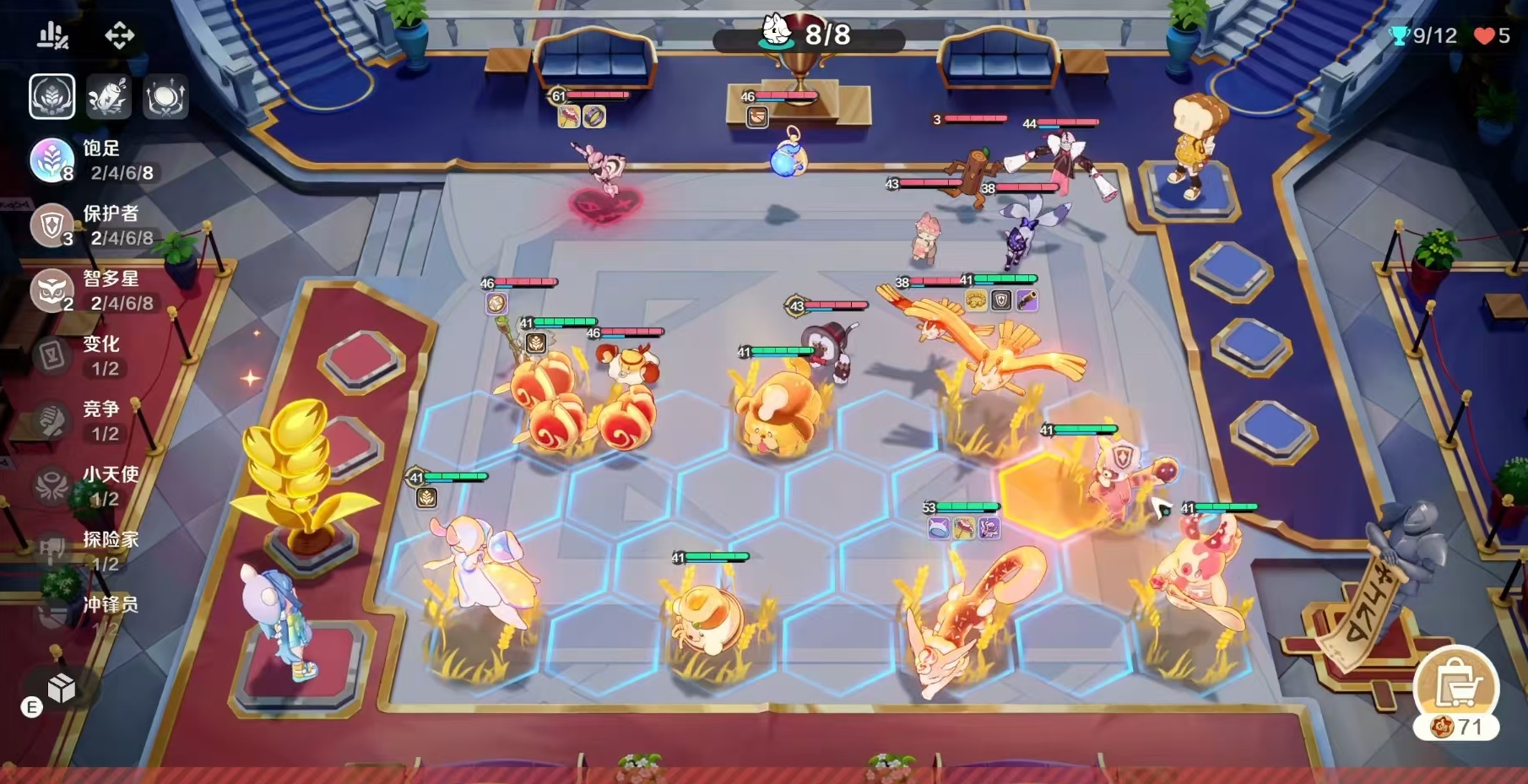The height and width of the screenshot is (784, 1528).
Task: Open the 冲锋员 synergy entry
Action: 84,614
